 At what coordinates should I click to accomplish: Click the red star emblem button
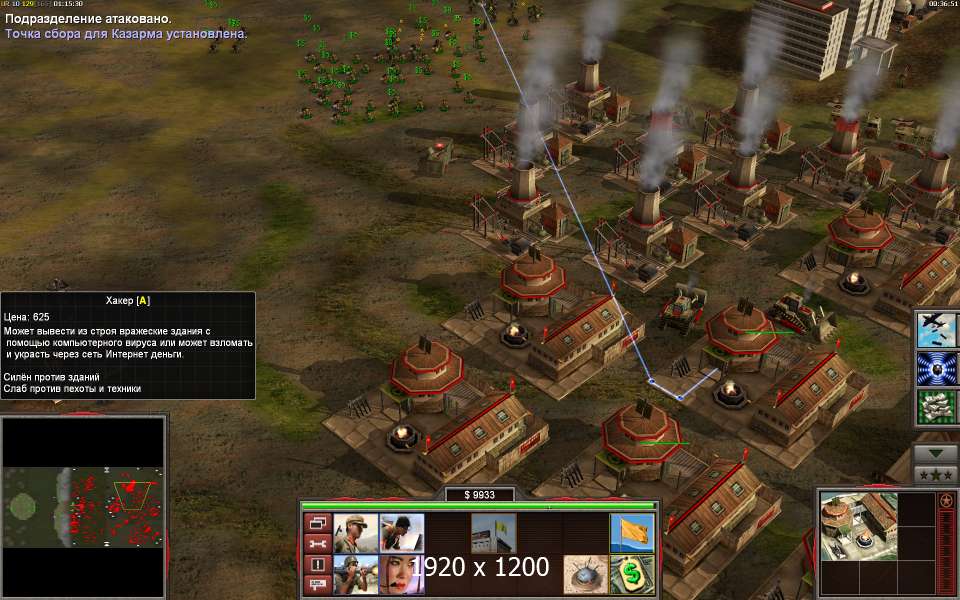pos(945,498)
